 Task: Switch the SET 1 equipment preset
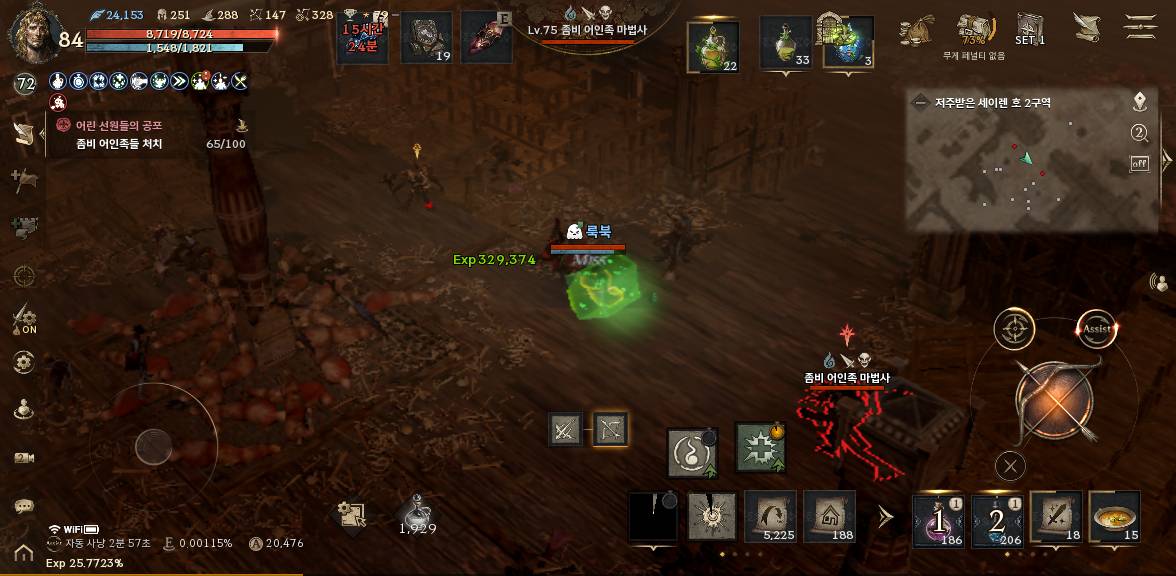1030,28
